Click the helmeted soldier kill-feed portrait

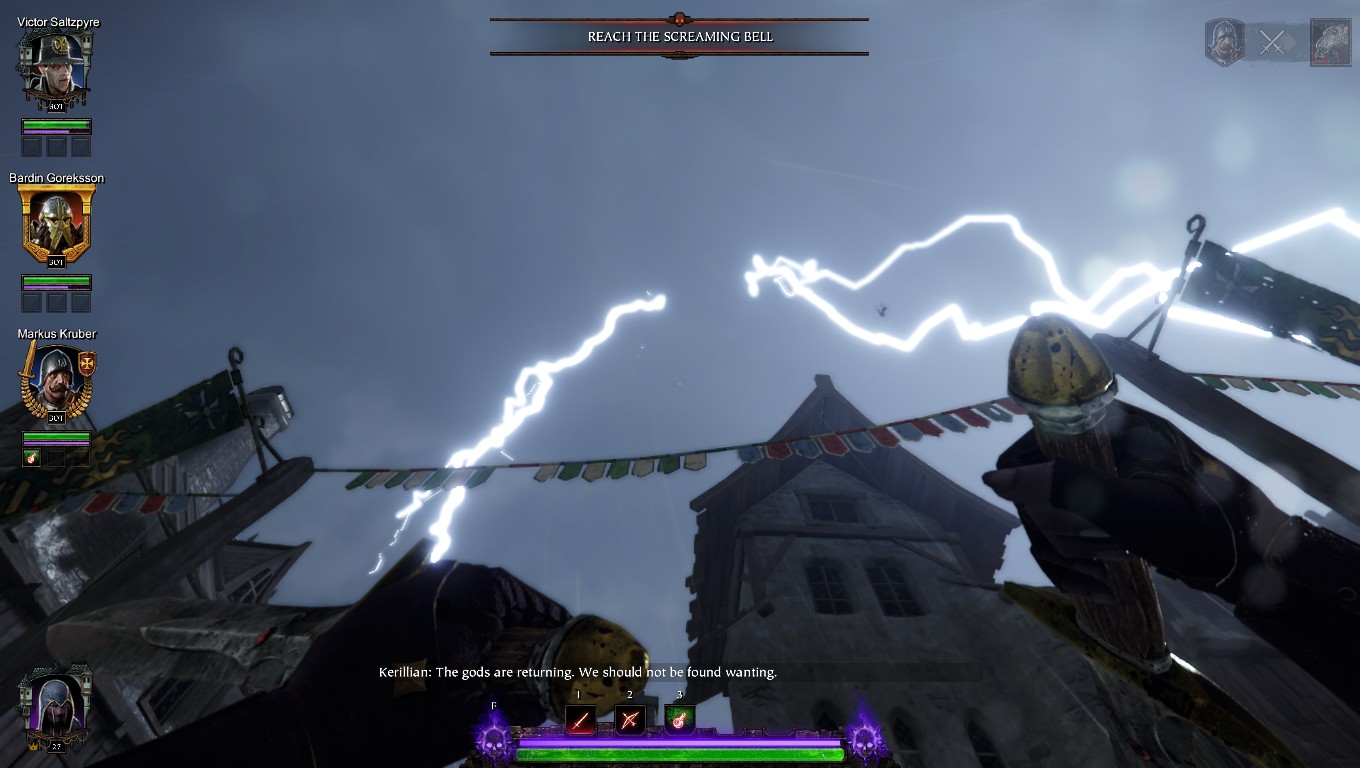tap(1224, 43)
